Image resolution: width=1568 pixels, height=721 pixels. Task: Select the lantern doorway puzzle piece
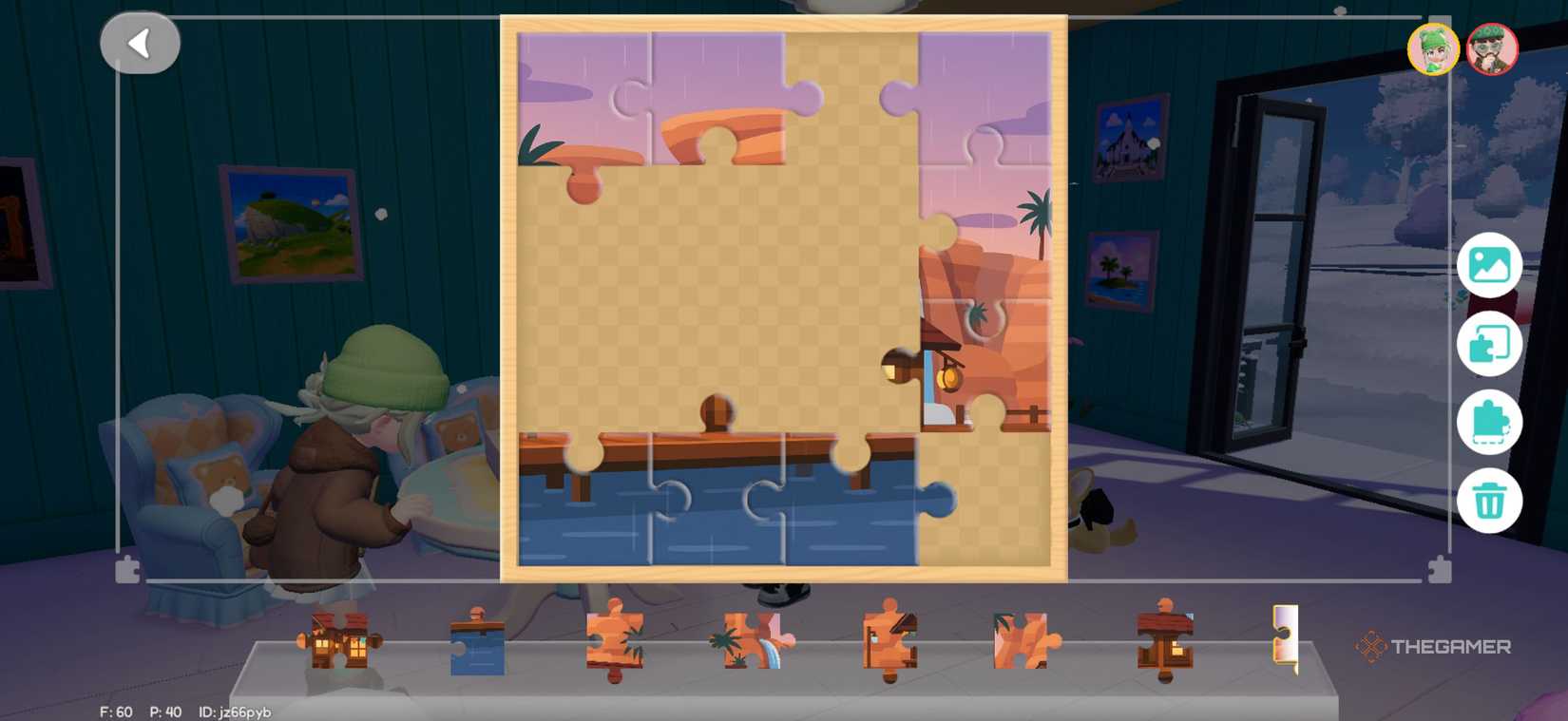point(889,641)
